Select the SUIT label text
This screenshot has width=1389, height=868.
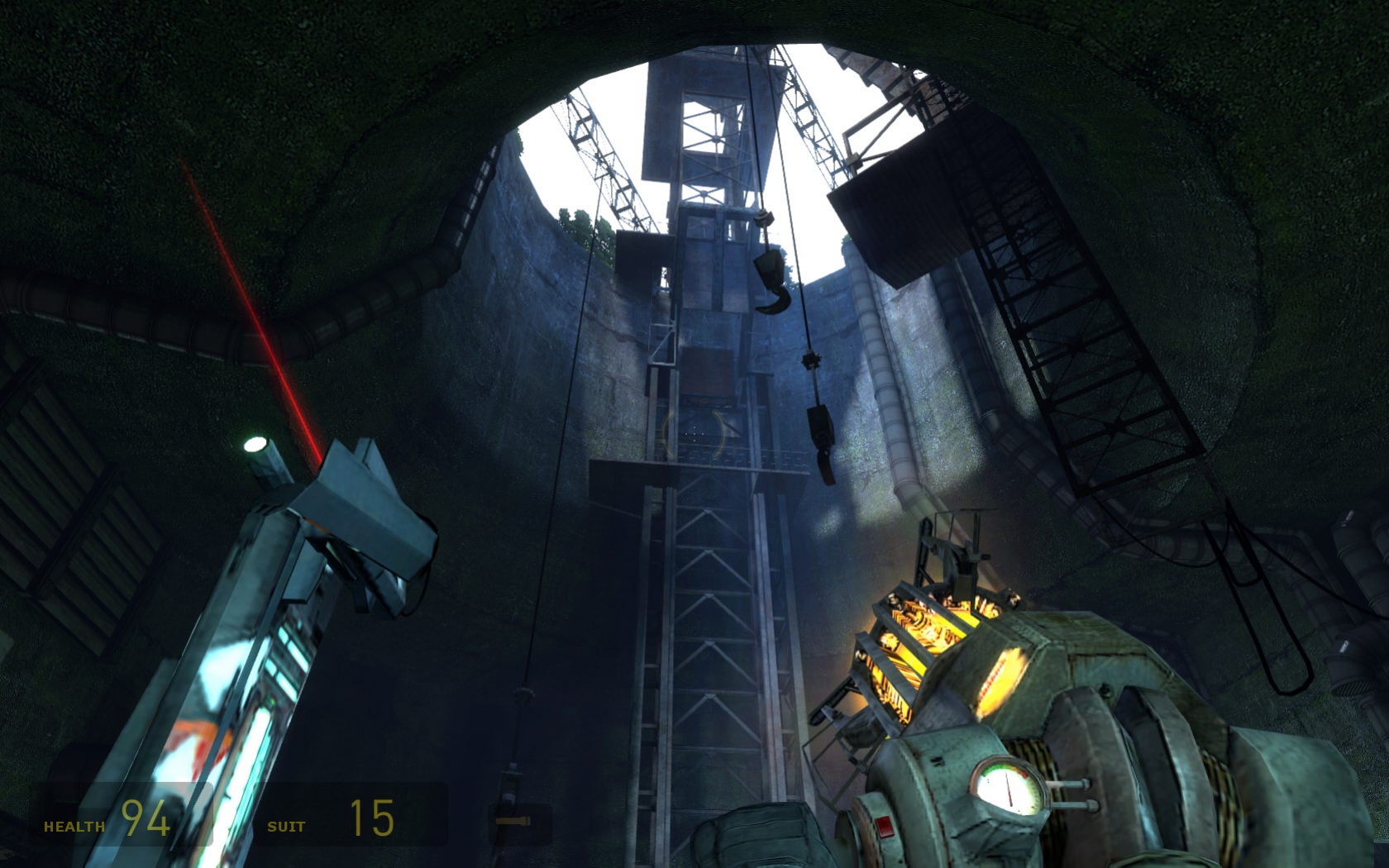pos(285,824)
